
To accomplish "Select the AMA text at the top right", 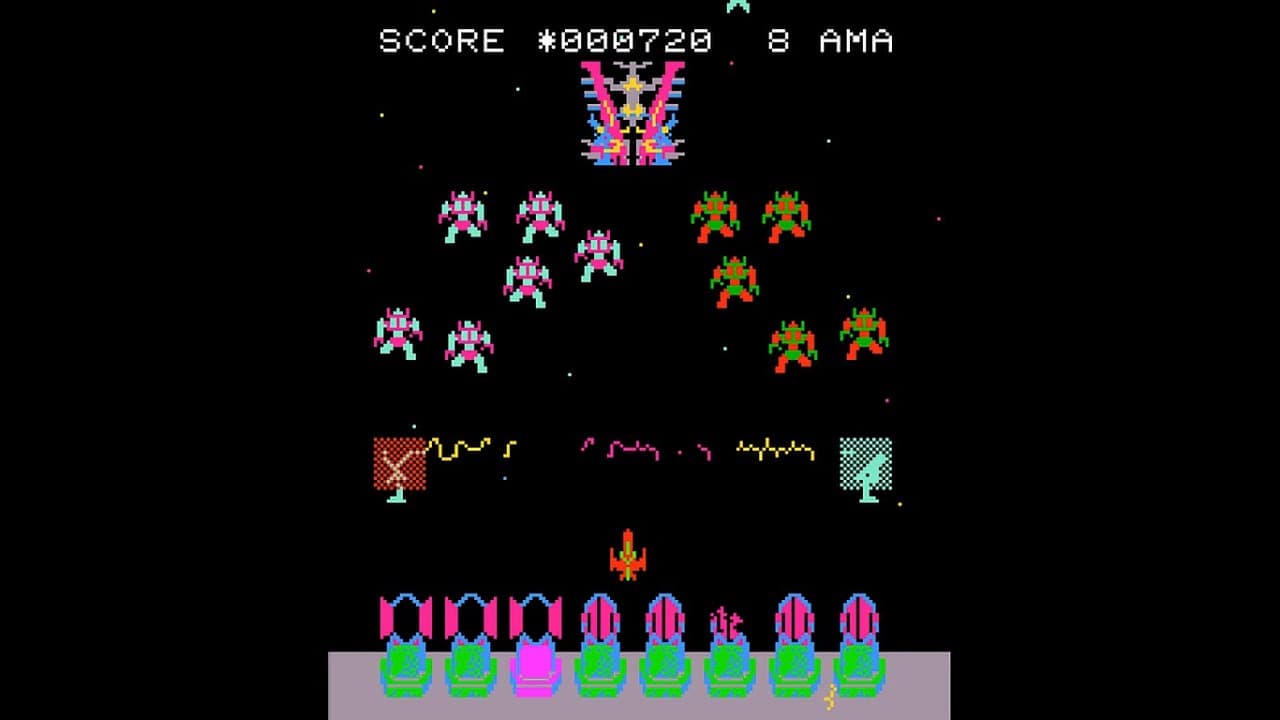I will [855, 42].
